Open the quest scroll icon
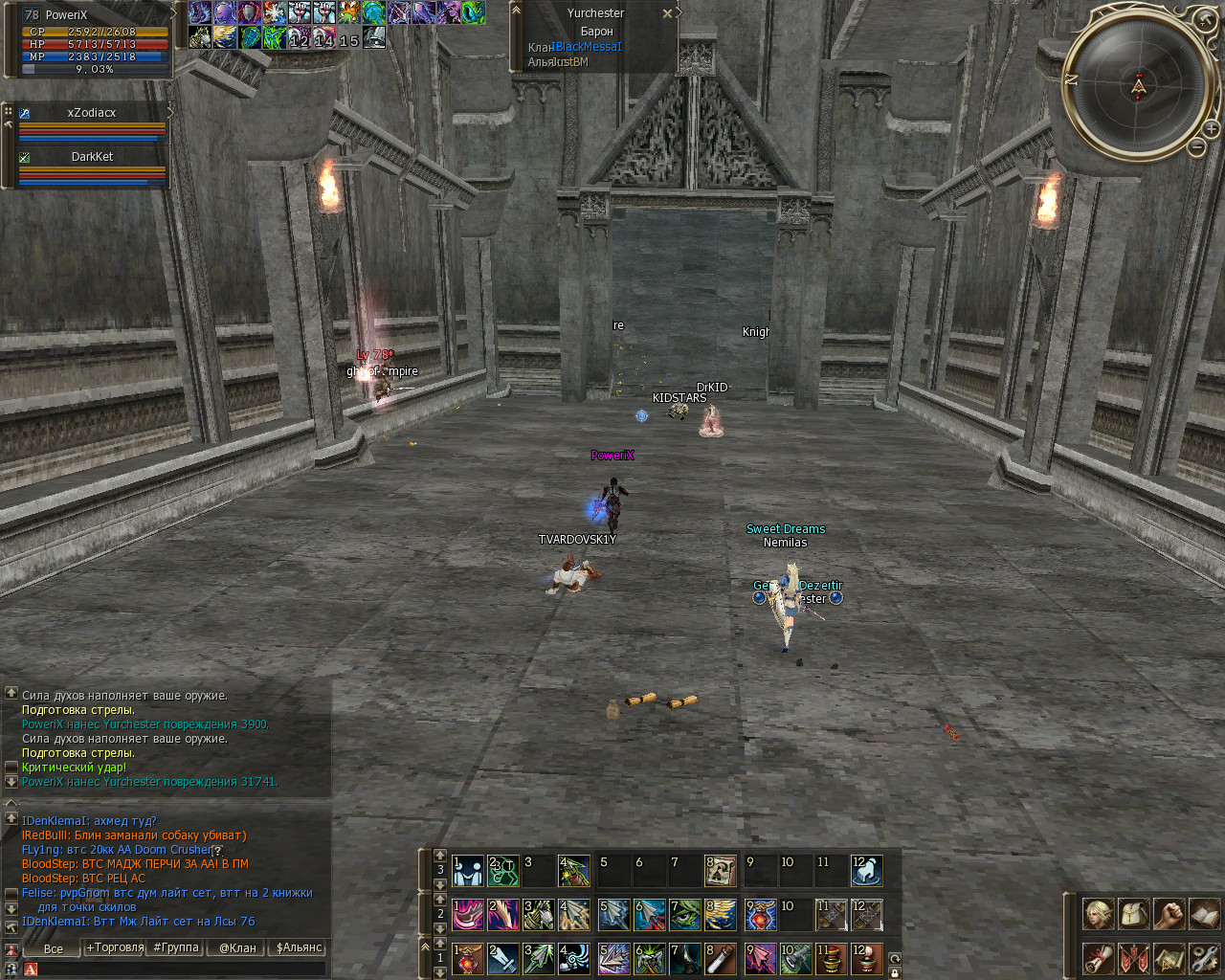1225x980 pixels. point(1098,958)
